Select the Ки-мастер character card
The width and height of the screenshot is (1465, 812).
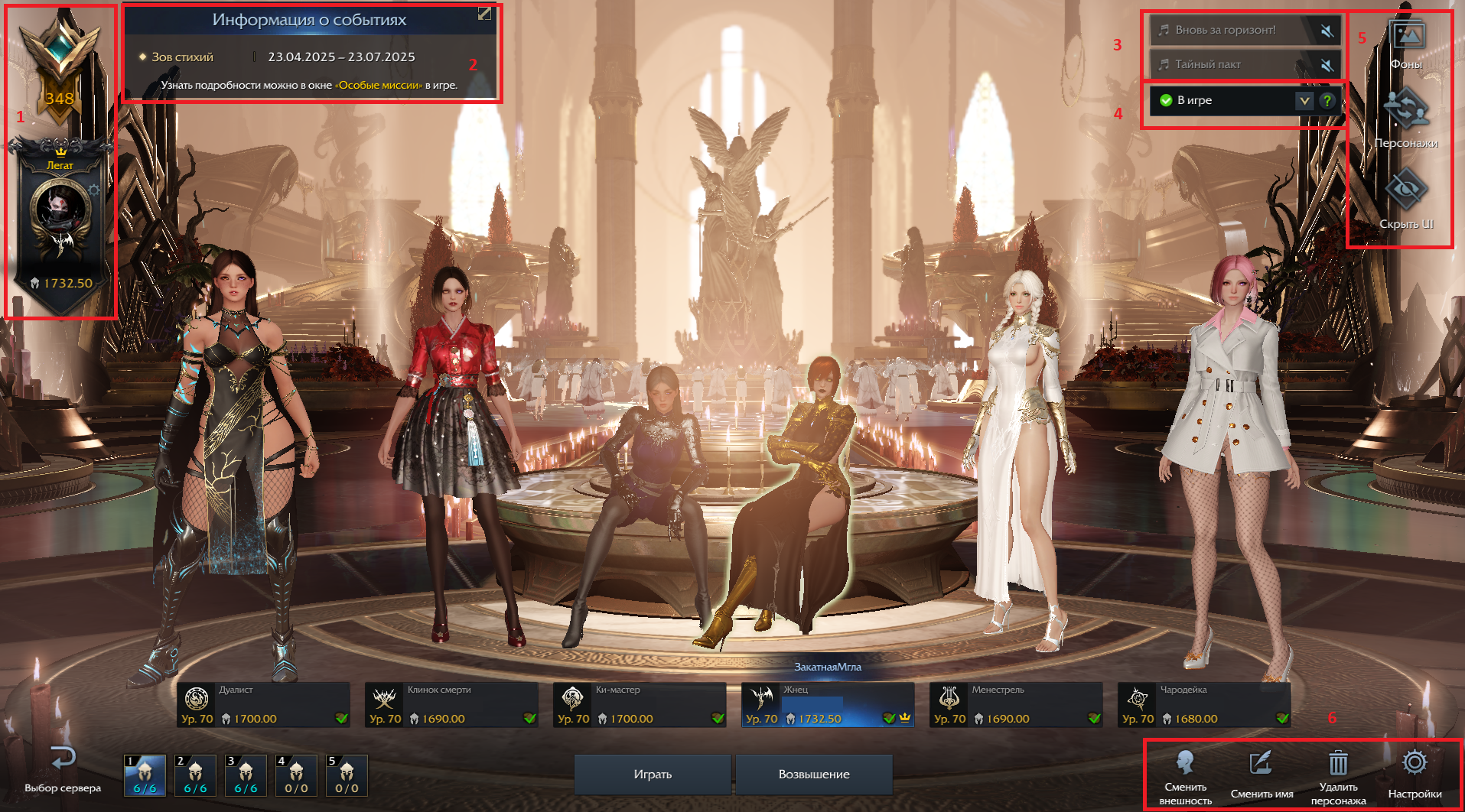tap(640, 705)
